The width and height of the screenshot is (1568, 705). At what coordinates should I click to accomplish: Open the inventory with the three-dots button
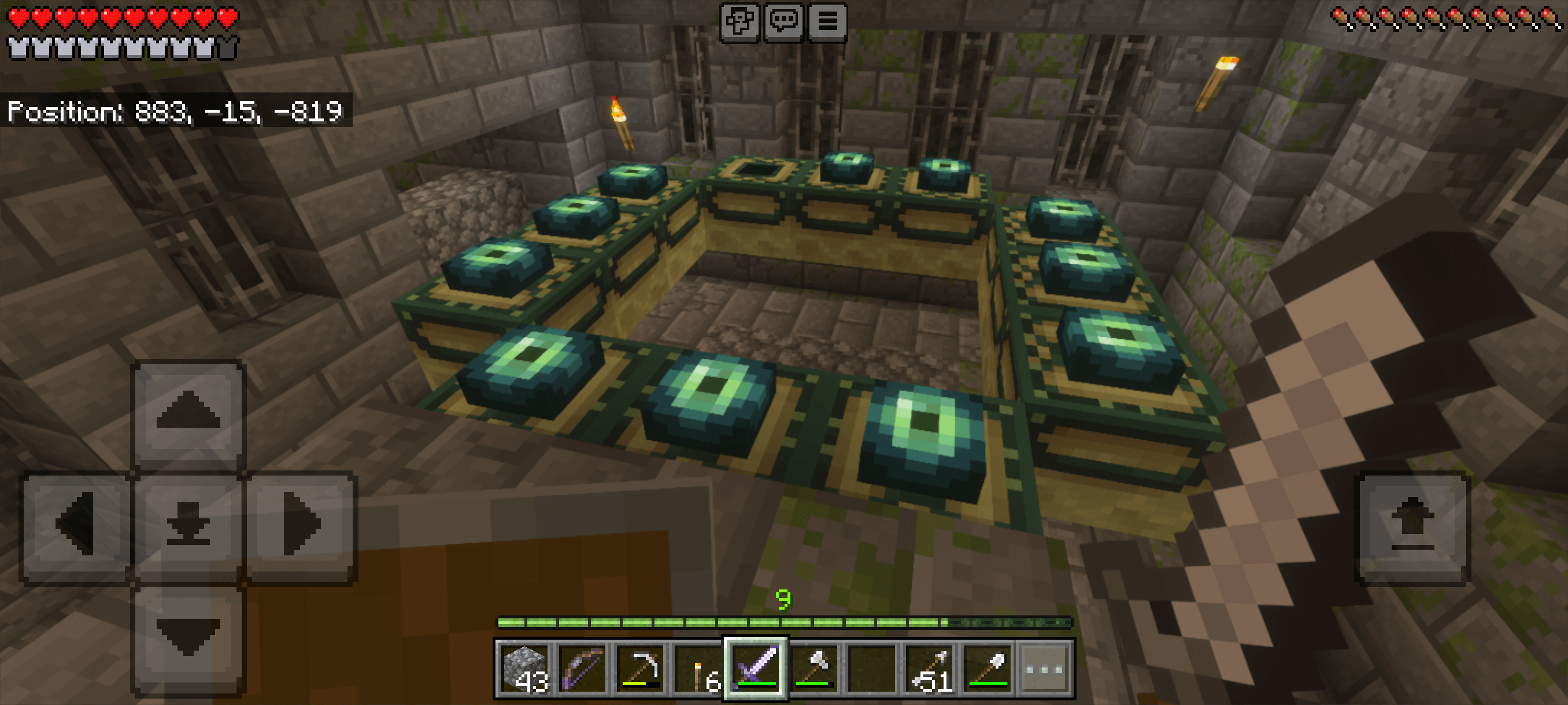[1045, 669]
